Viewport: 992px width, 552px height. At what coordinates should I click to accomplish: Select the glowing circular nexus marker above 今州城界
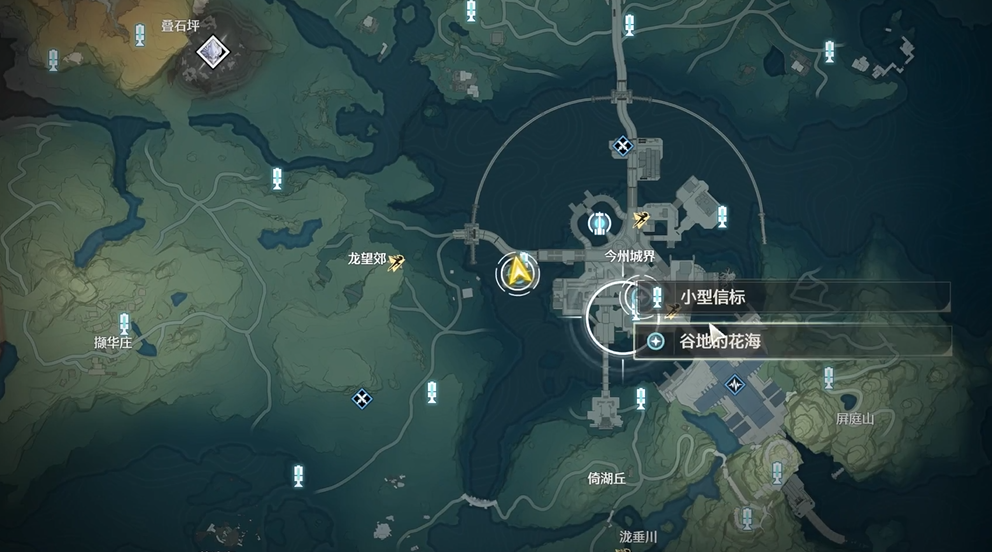600,222
